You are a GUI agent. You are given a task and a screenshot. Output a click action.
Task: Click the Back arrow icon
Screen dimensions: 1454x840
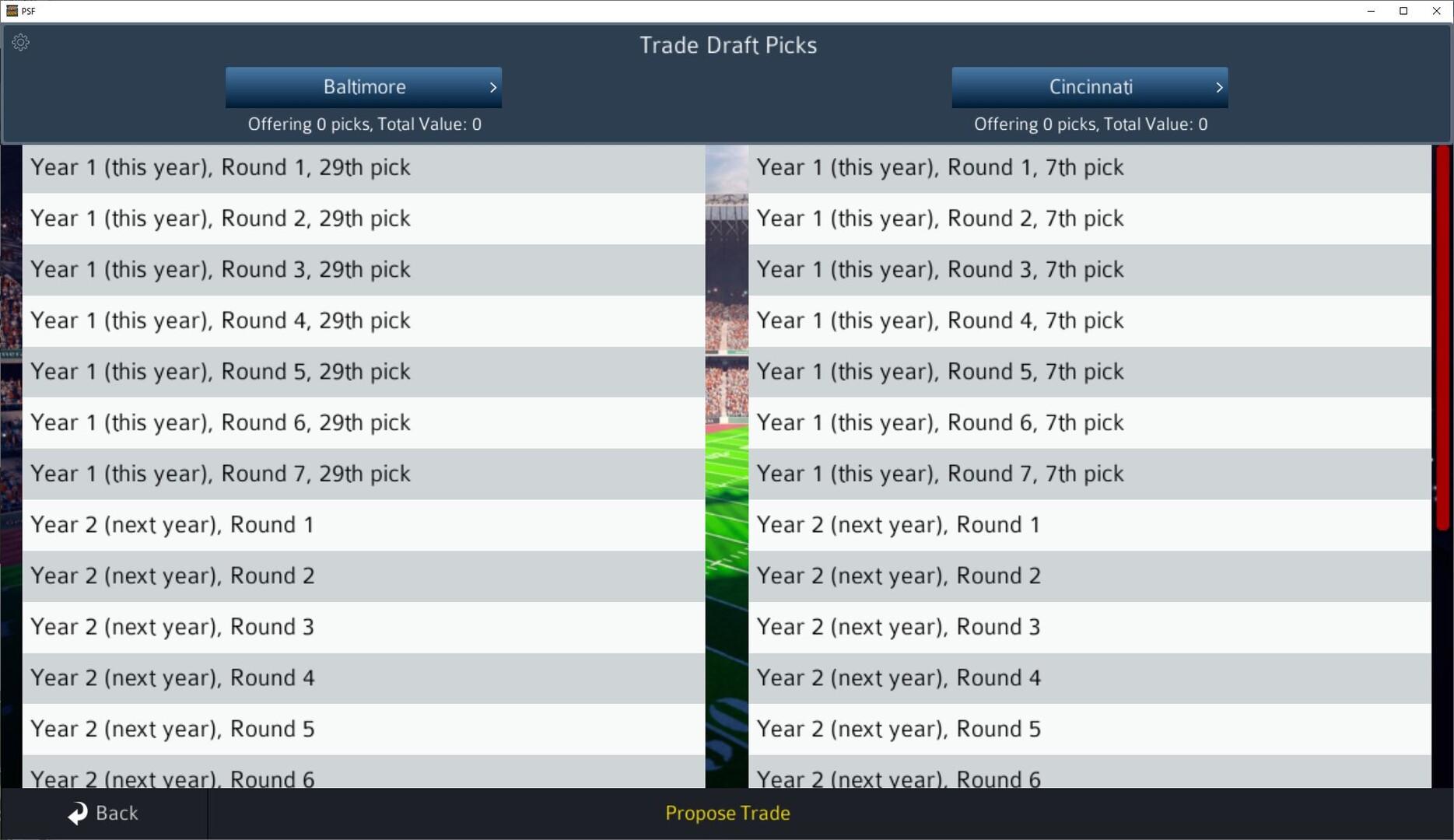coord(76,812)
